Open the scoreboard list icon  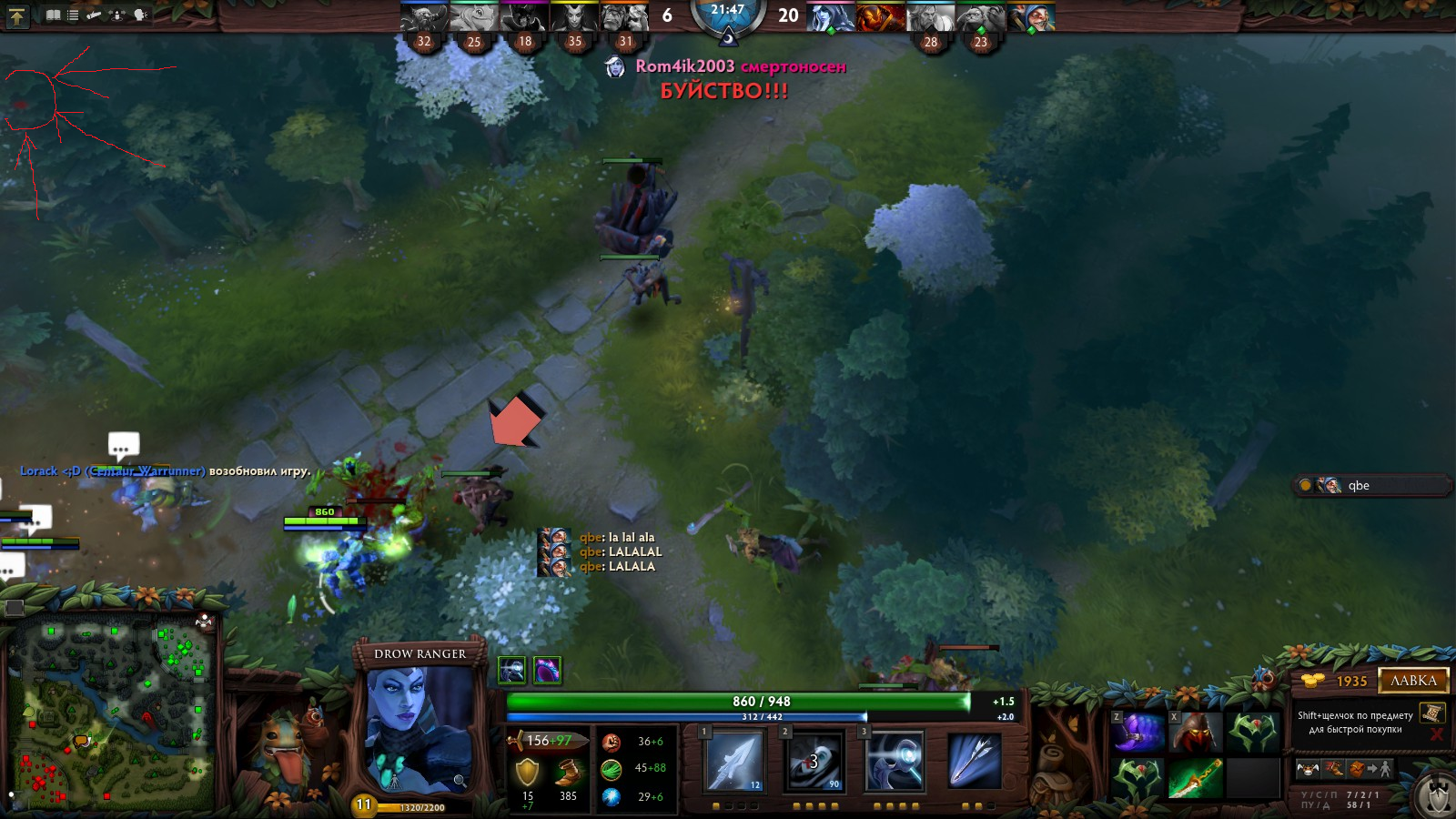point(73,15)
